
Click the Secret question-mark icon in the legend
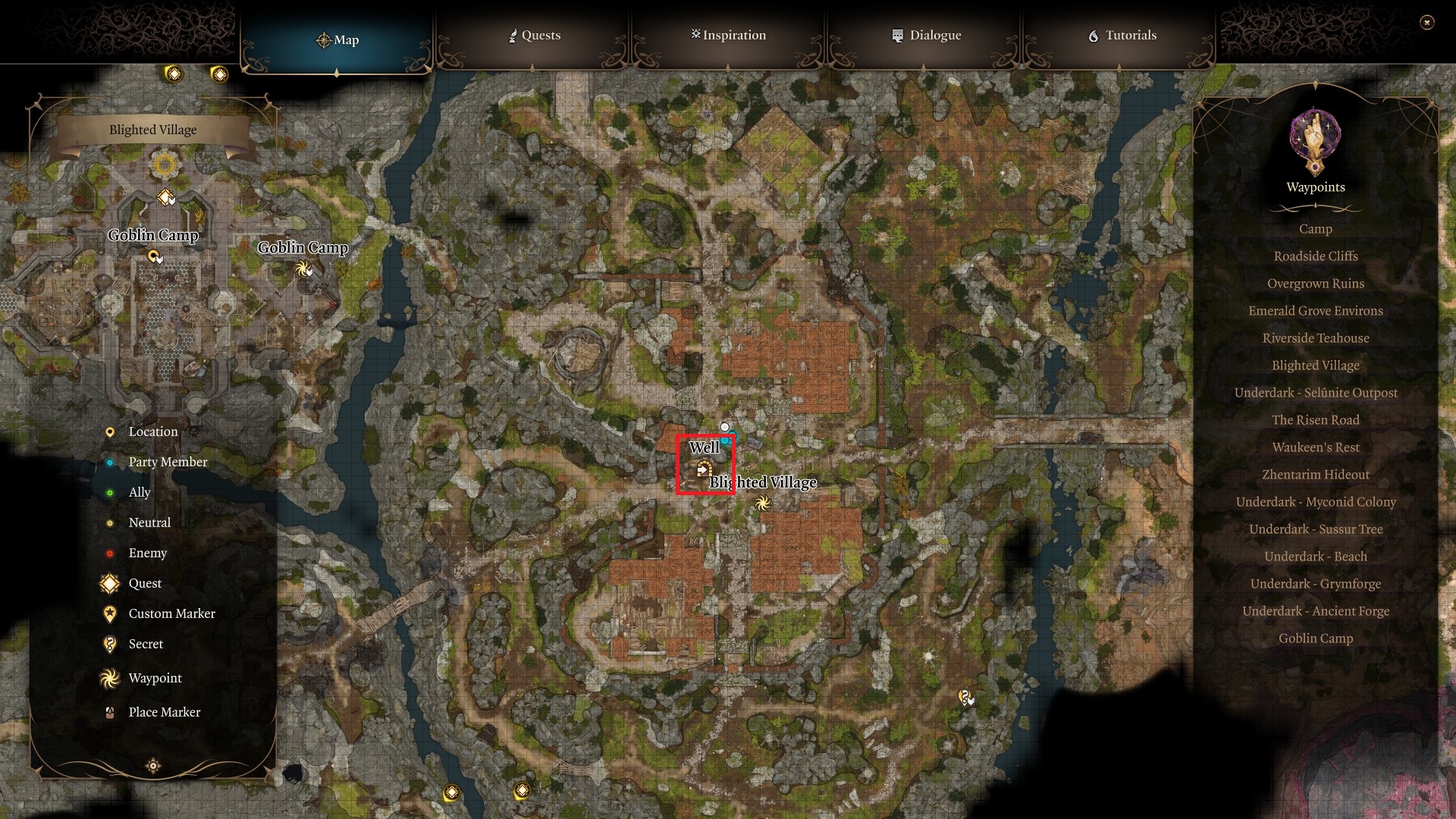[108, 644]
